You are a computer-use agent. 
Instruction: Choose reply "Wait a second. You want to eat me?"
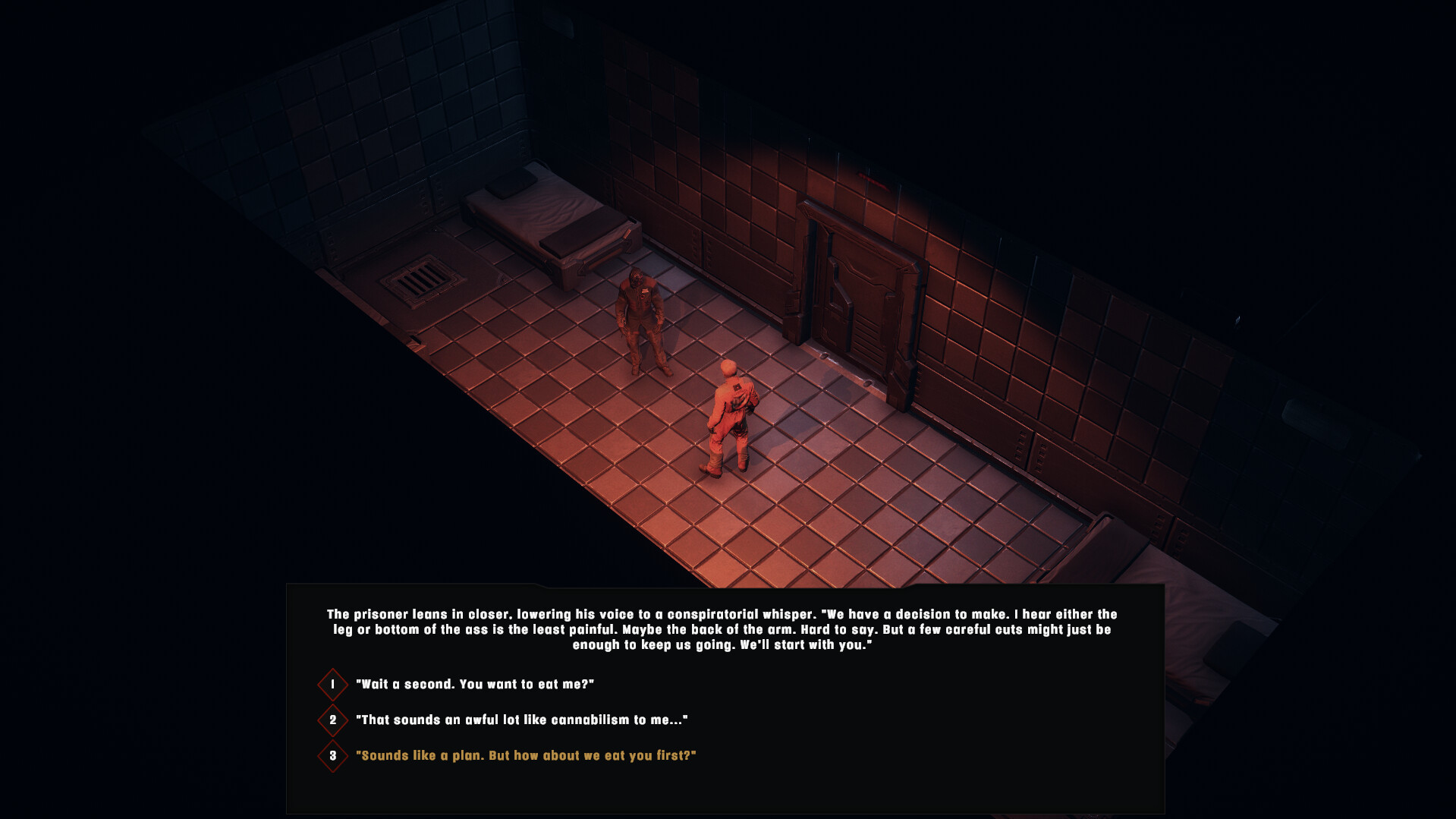(474, 684)
